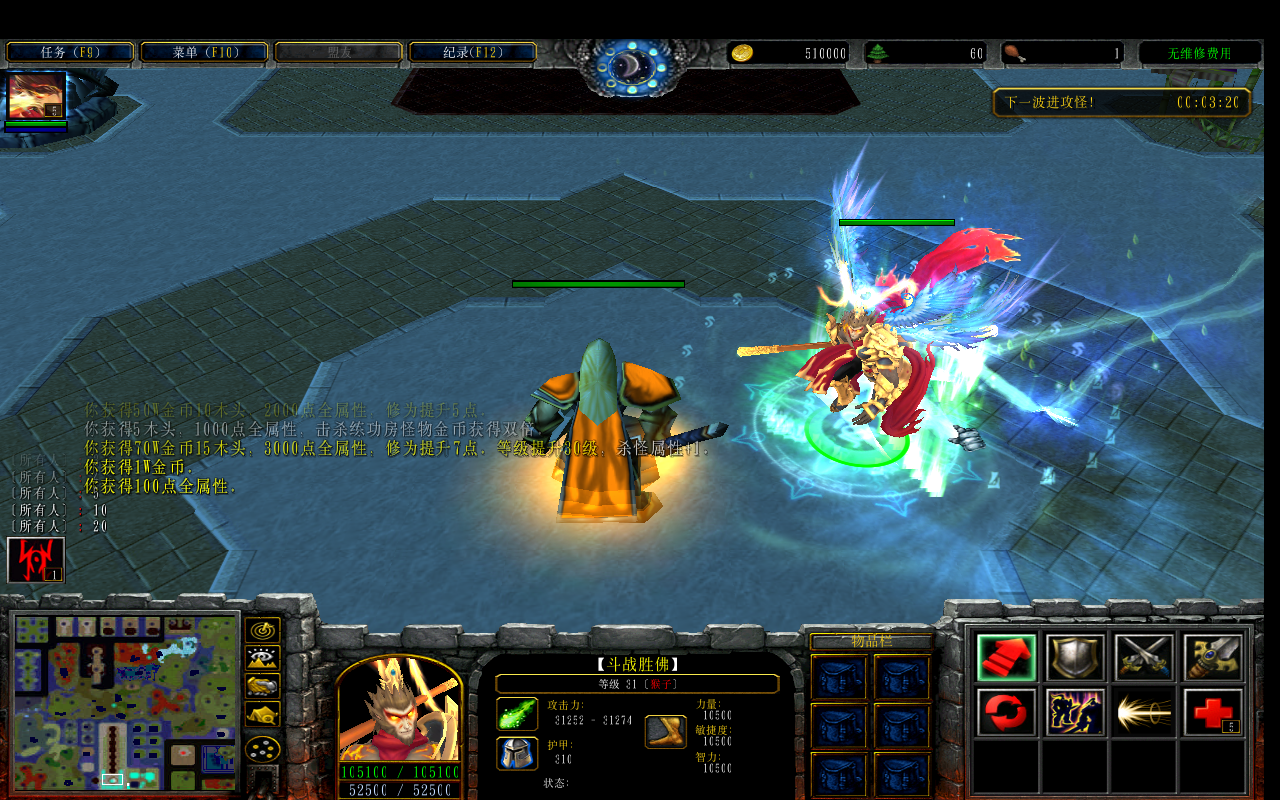Activate the shield Stop command
This screenshot has width=1280, height=800.
tap(1075, 658)
